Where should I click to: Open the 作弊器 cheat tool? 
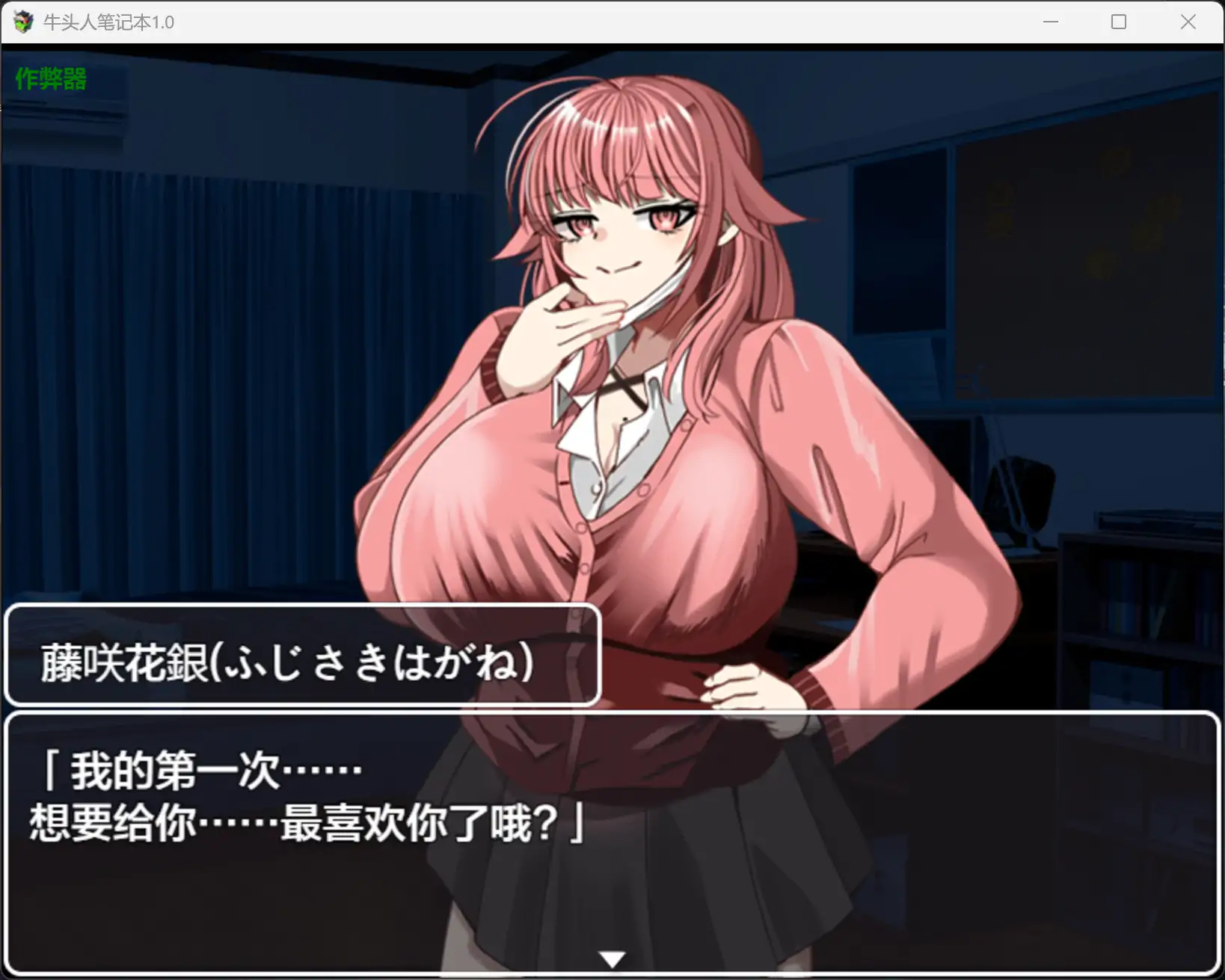coord(49,78)
